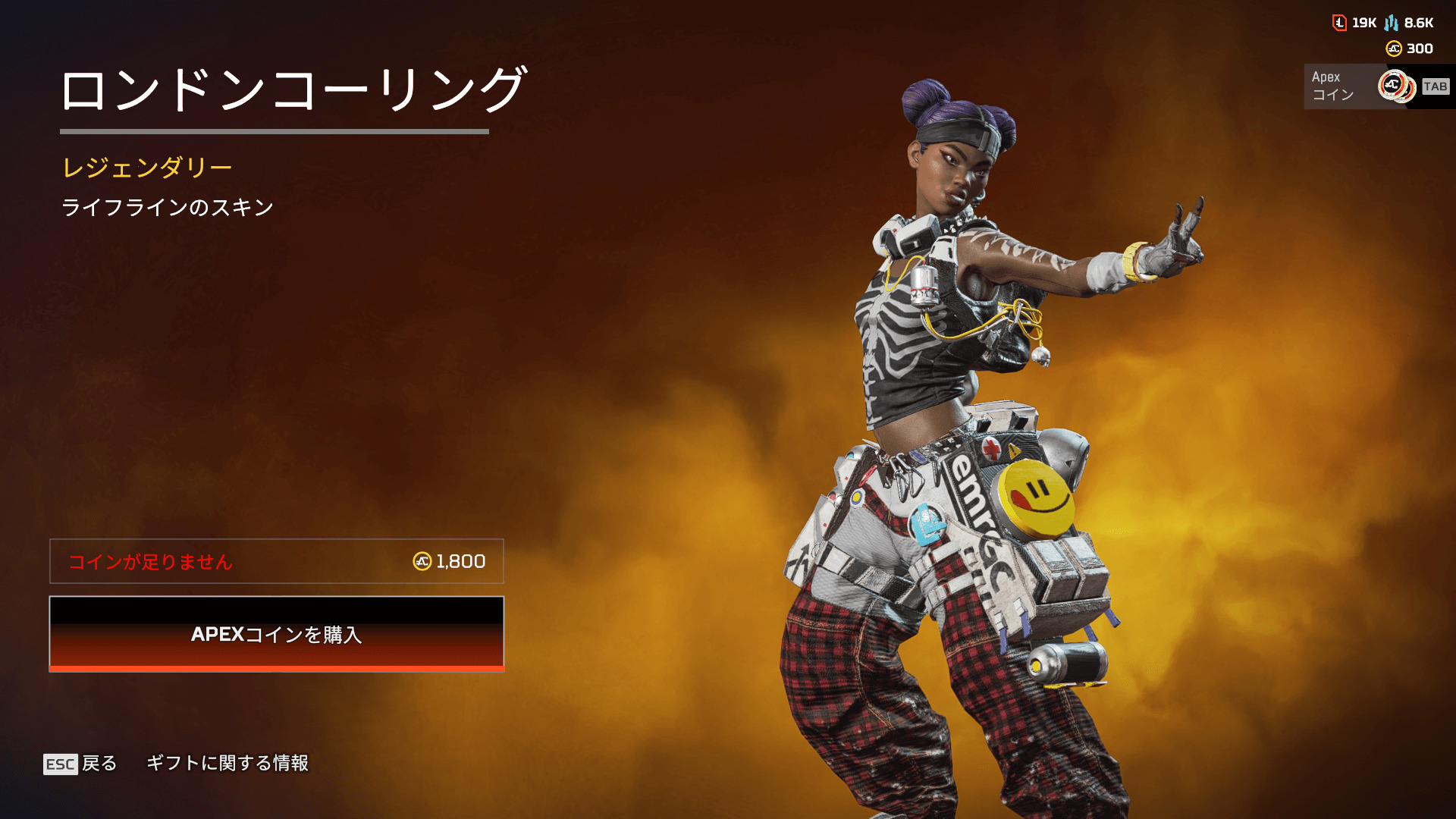The height and width of the screenshot is (819, 1456).
Task: Go back with the 戻る button
Action: point(80,763)
